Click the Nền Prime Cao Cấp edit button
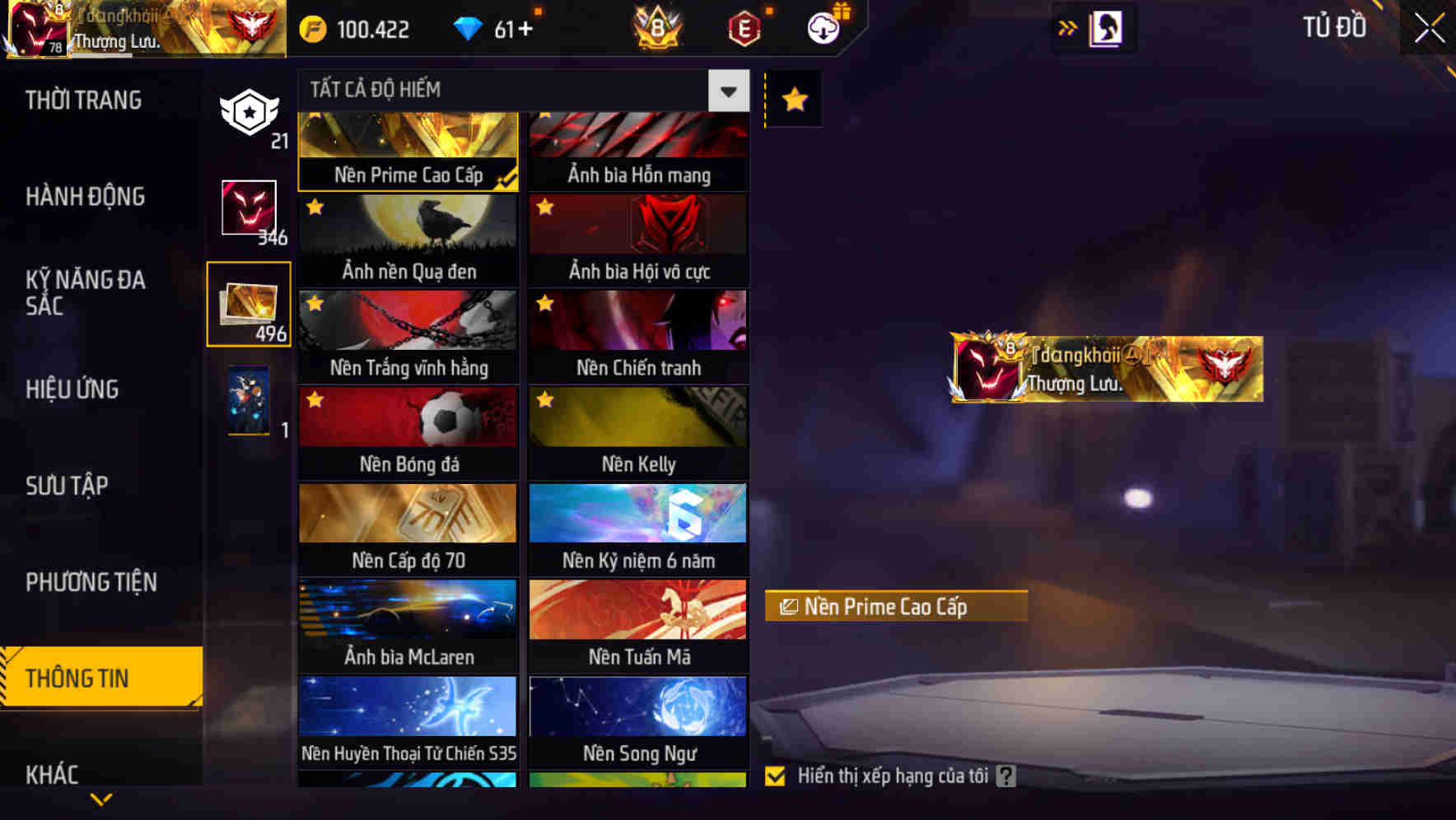This screenshot has width=1456, height=820. (897, 608)
